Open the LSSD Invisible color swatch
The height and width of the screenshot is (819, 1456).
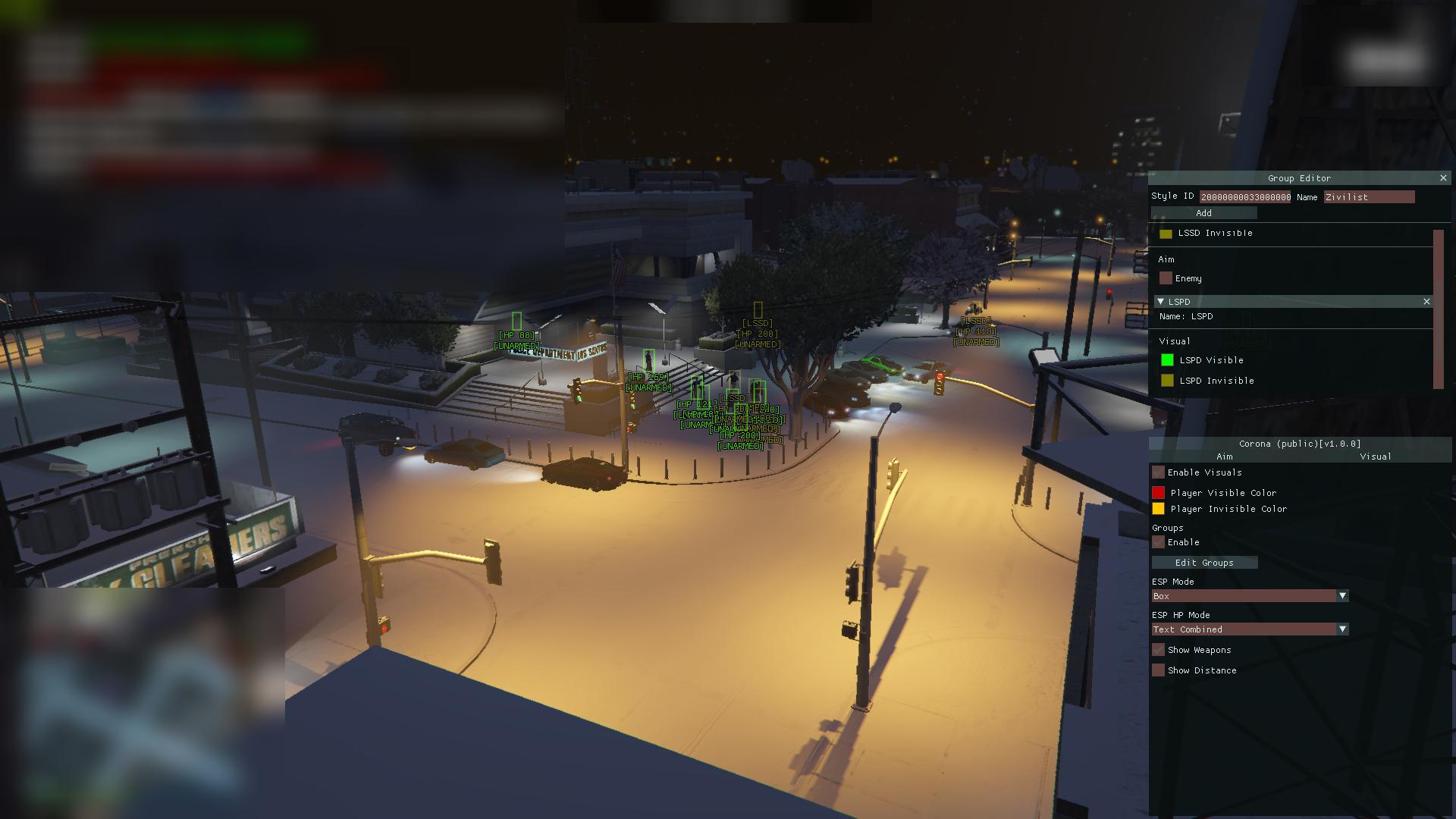pos(1166,234)
